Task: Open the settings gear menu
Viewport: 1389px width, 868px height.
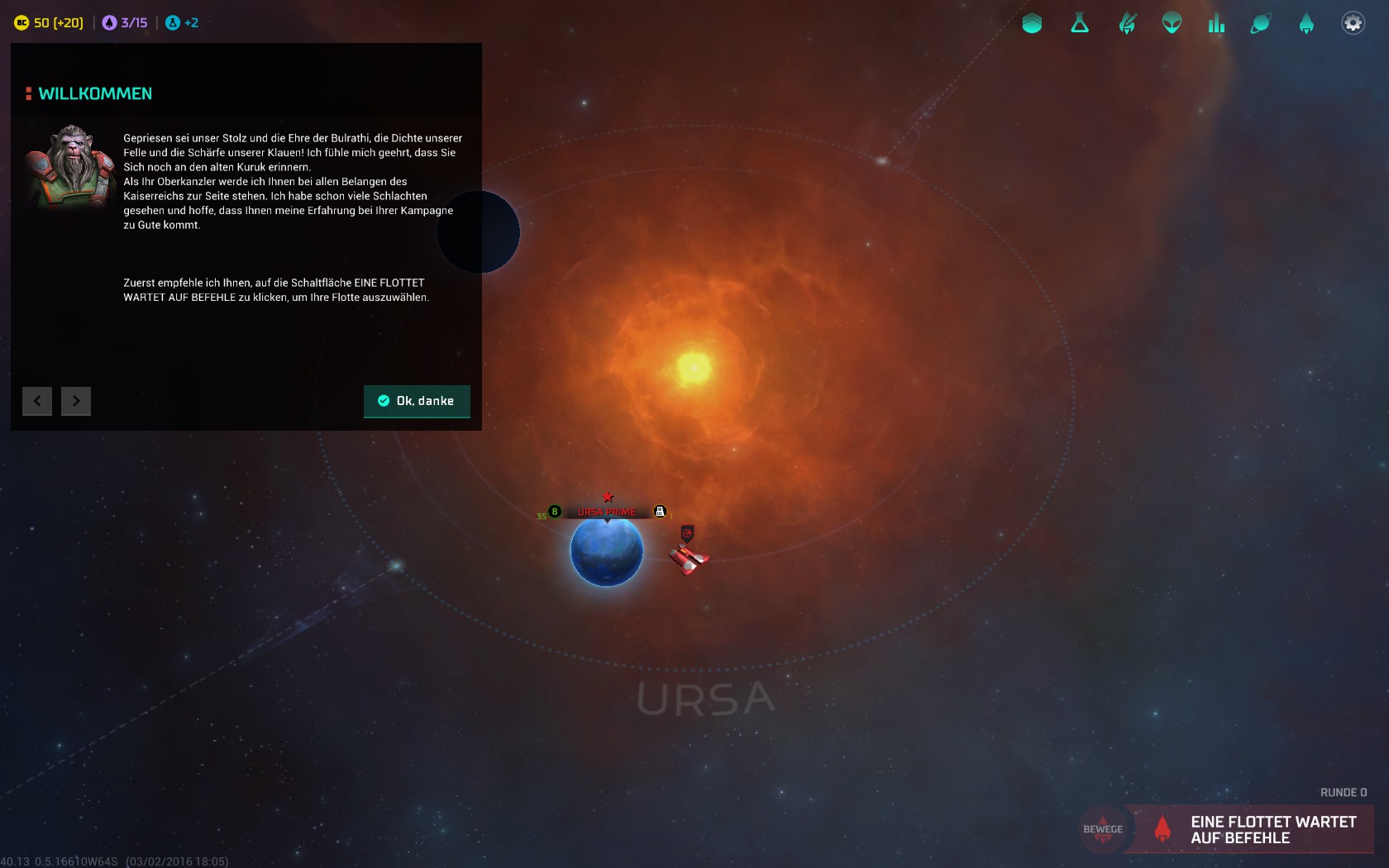Action: [x=1353, y=23]
